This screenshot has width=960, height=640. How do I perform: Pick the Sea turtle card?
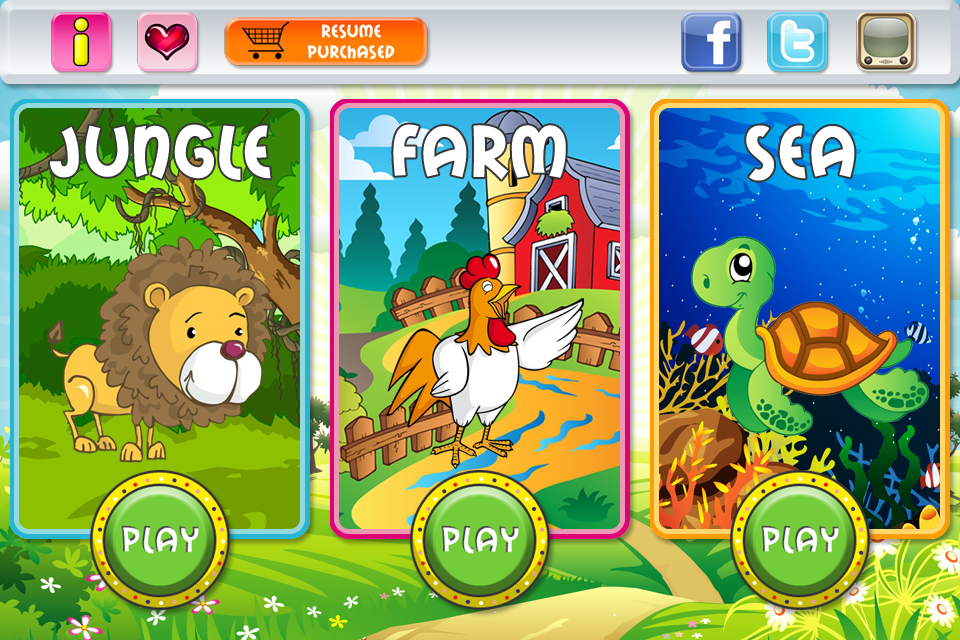[x=800, y=300]
